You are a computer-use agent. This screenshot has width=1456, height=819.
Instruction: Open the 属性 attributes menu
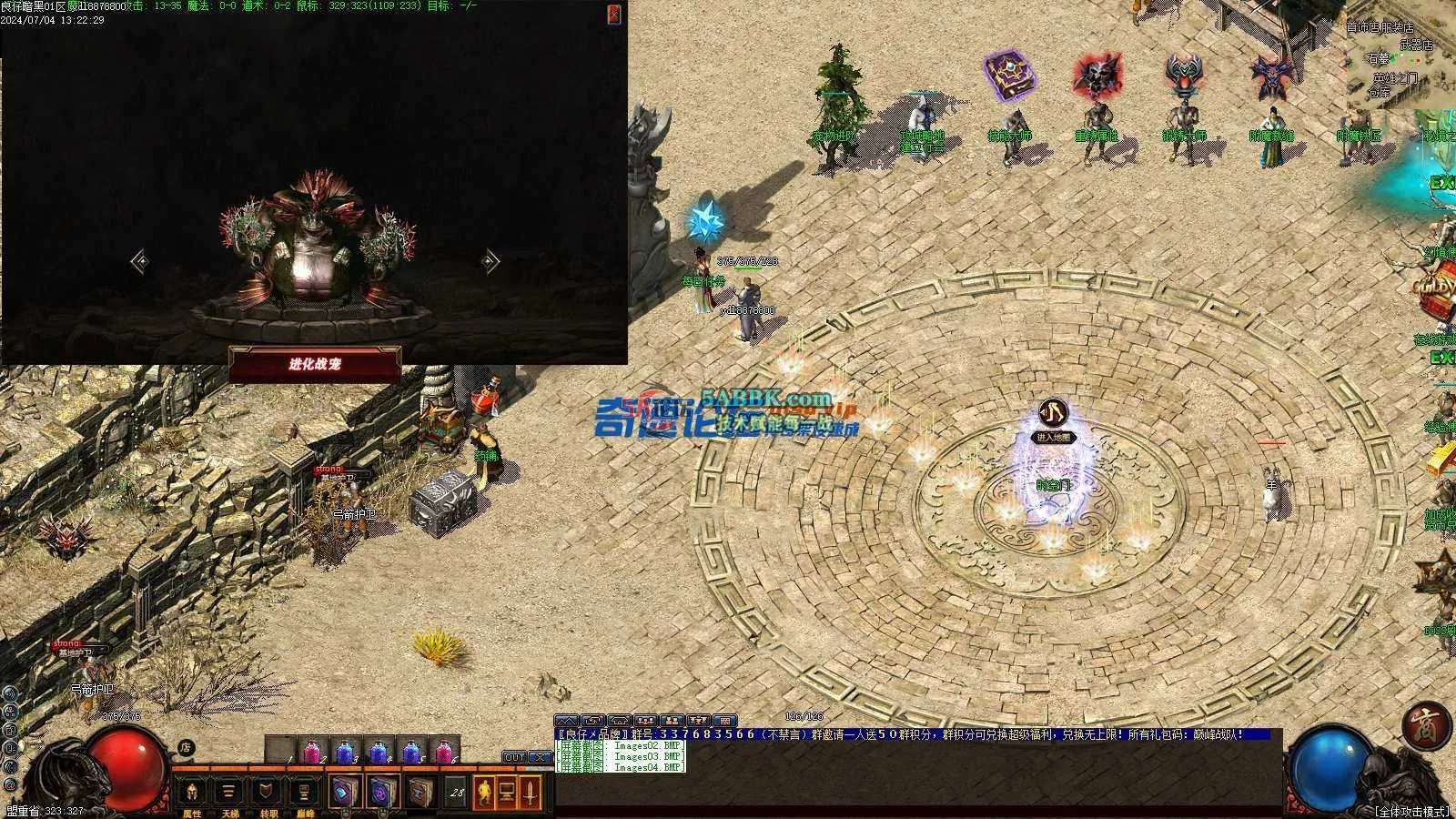point(192,794)
